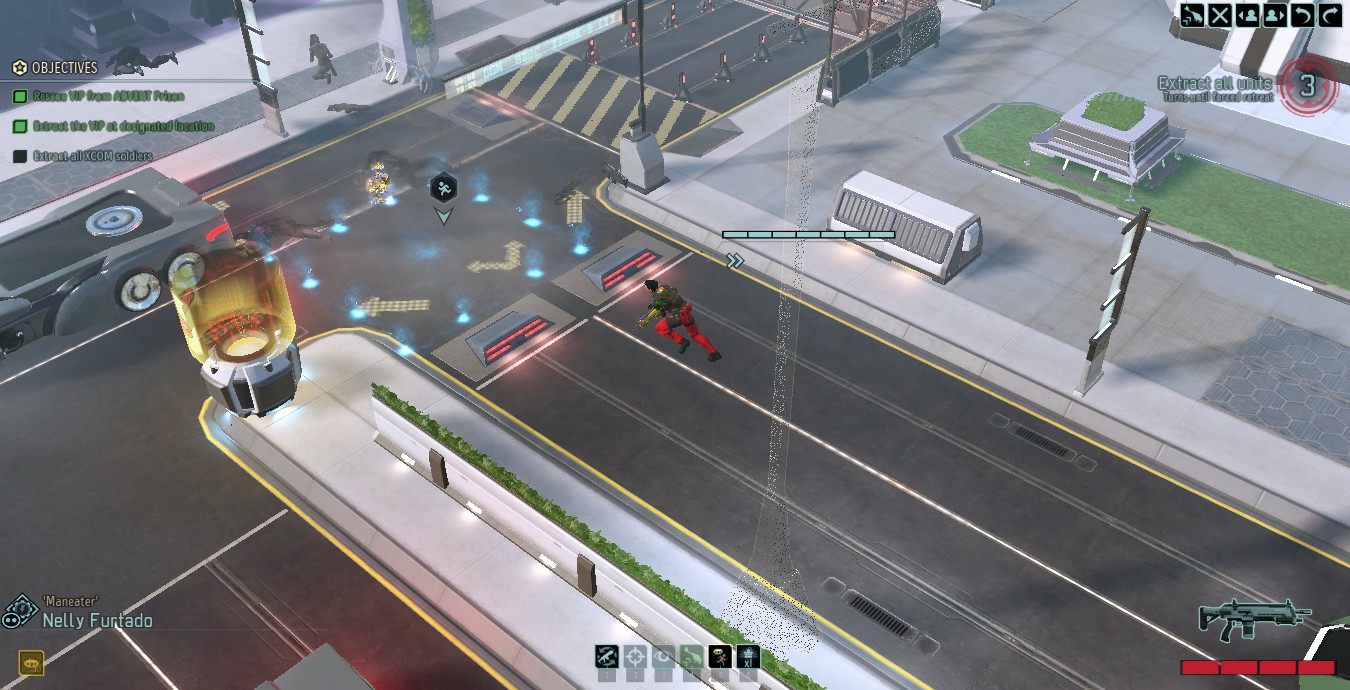Click the Extract the VIP objective
This screenshot has height=690, width=1350.
click(x=113, y=126)
